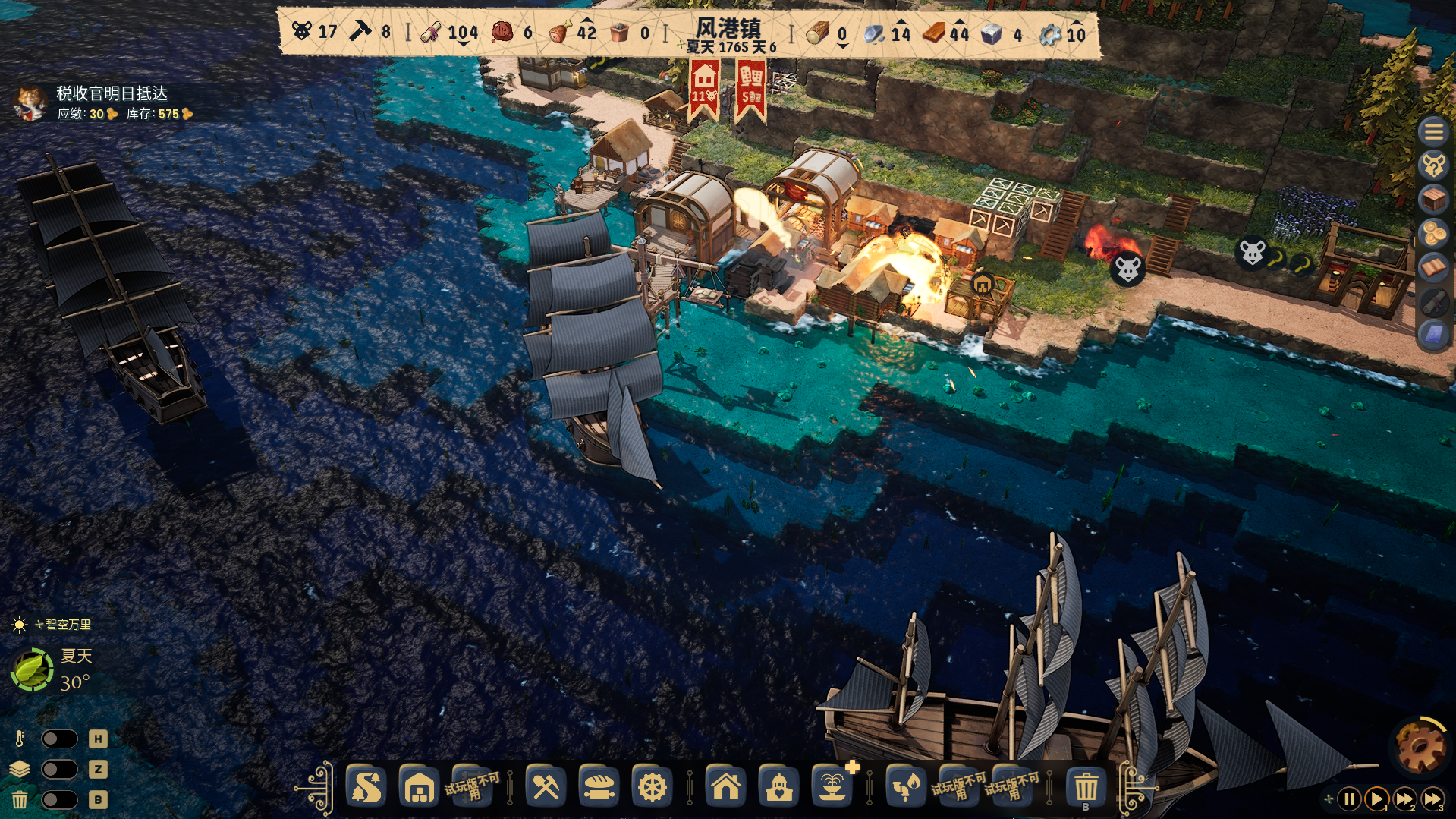Toggle the thermometer heat overlay switch
This screenshot has width=1456, height=819.
pos(59,739)
